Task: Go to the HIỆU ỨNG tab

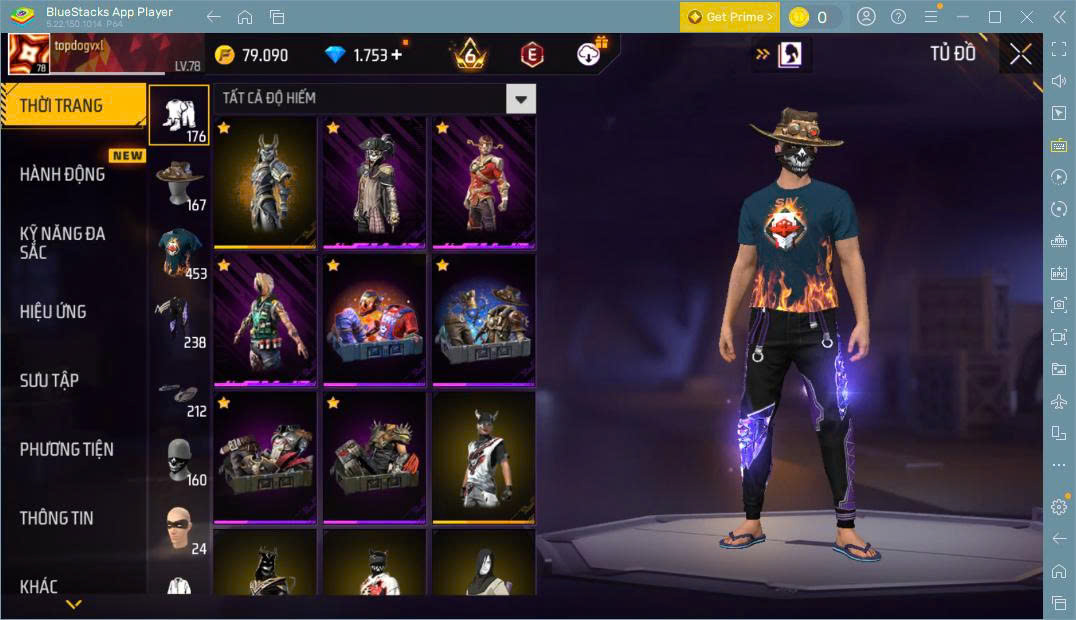Action: [52, 311]
